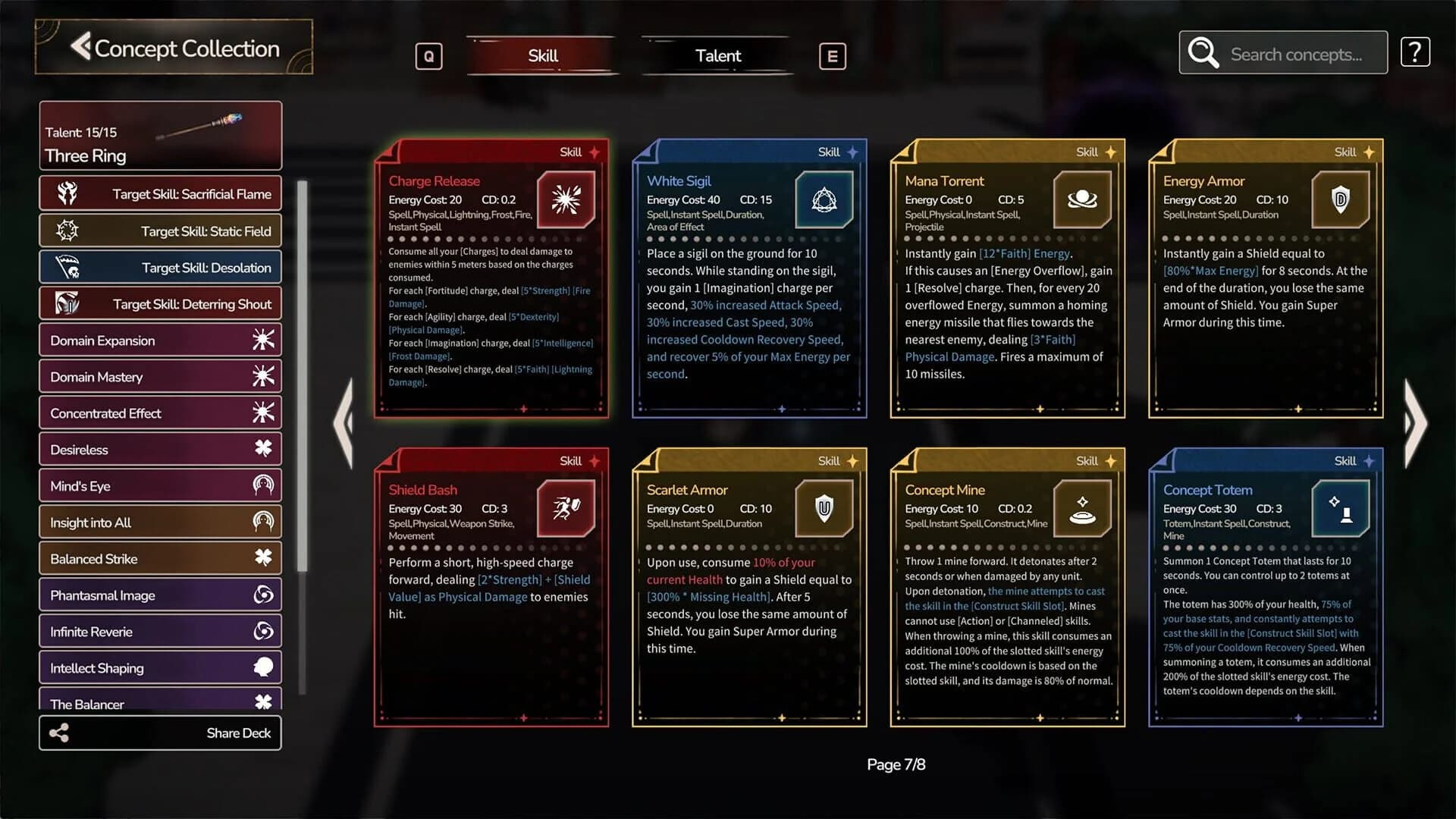This screenshot has height=819, width=1456.
Task: Select the Concept Mine icon
Action: pos(1082,509)
